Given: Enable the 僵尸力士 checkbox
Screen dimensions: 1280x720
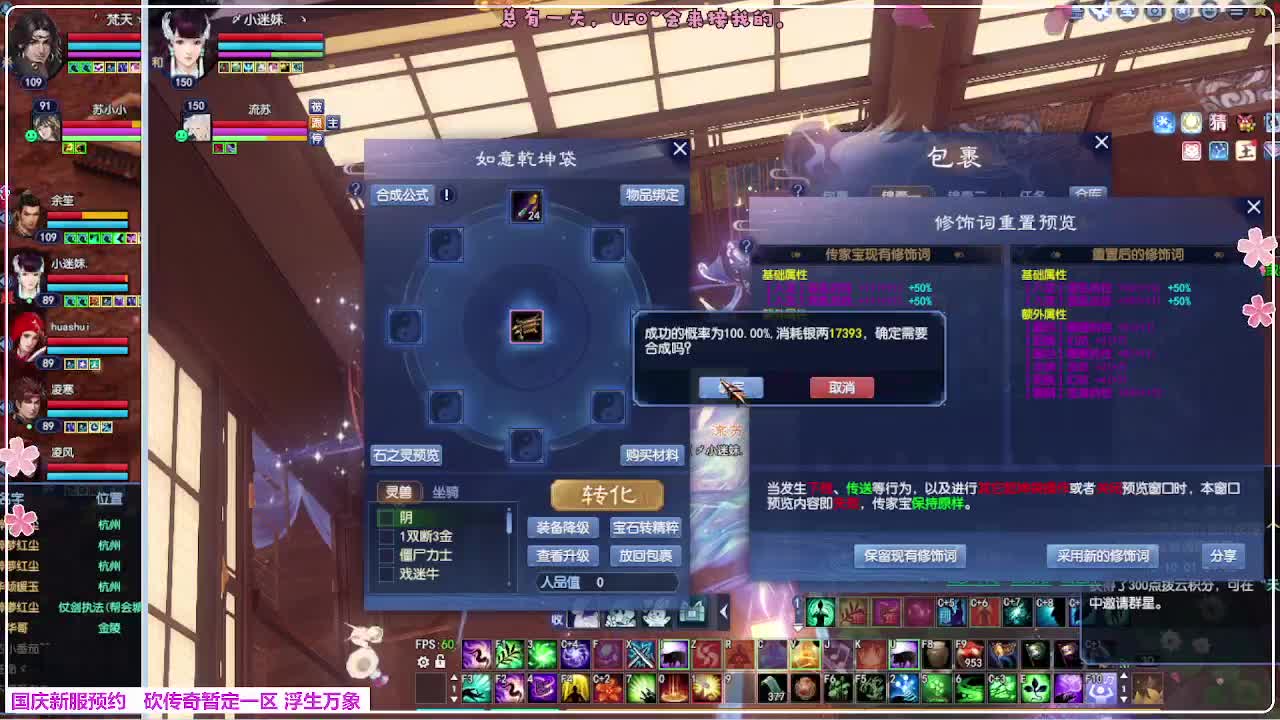Looking at the screenshot, I should tap(386, 554).
